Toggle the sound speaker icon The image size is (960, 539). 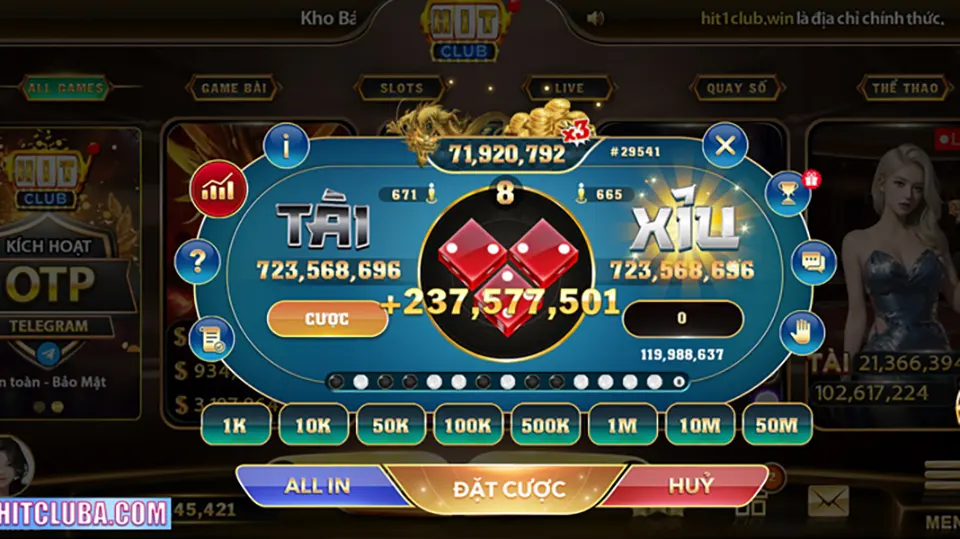pyautogui.click(x=596, y=18)
